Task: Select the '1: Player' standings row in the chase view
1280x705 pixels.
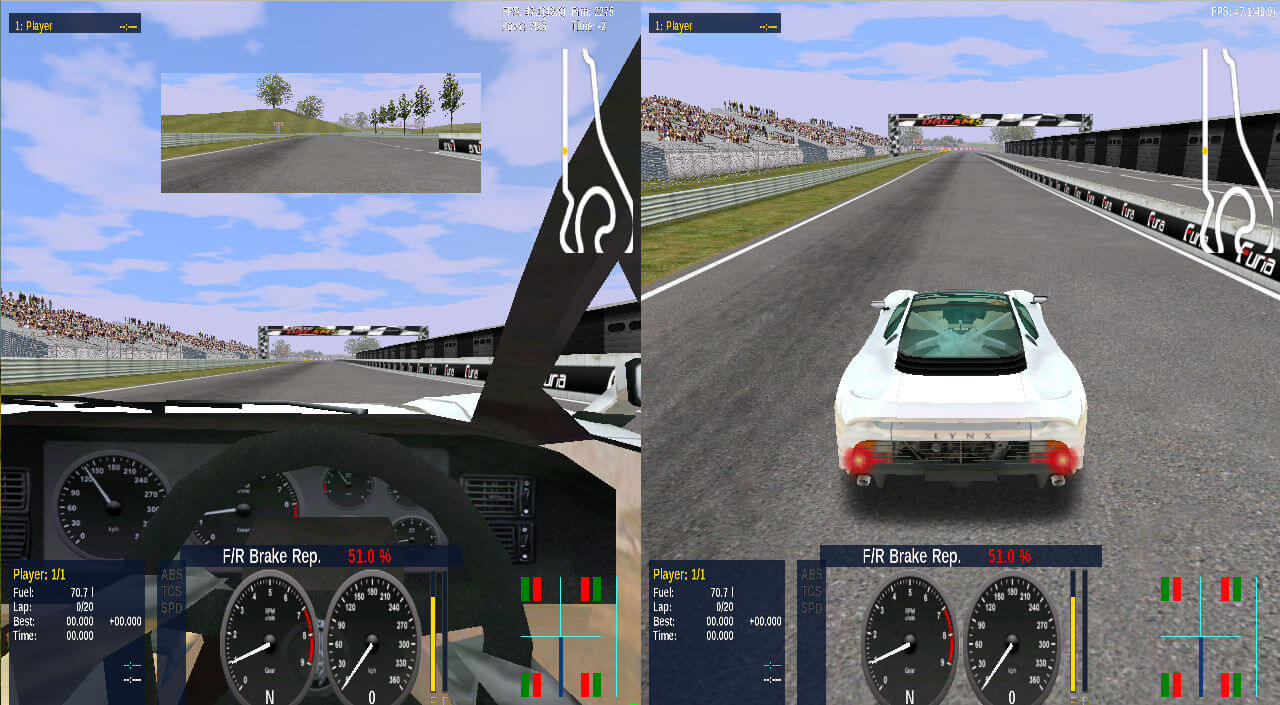Action: pyautogui.click(x=715, y=24)
